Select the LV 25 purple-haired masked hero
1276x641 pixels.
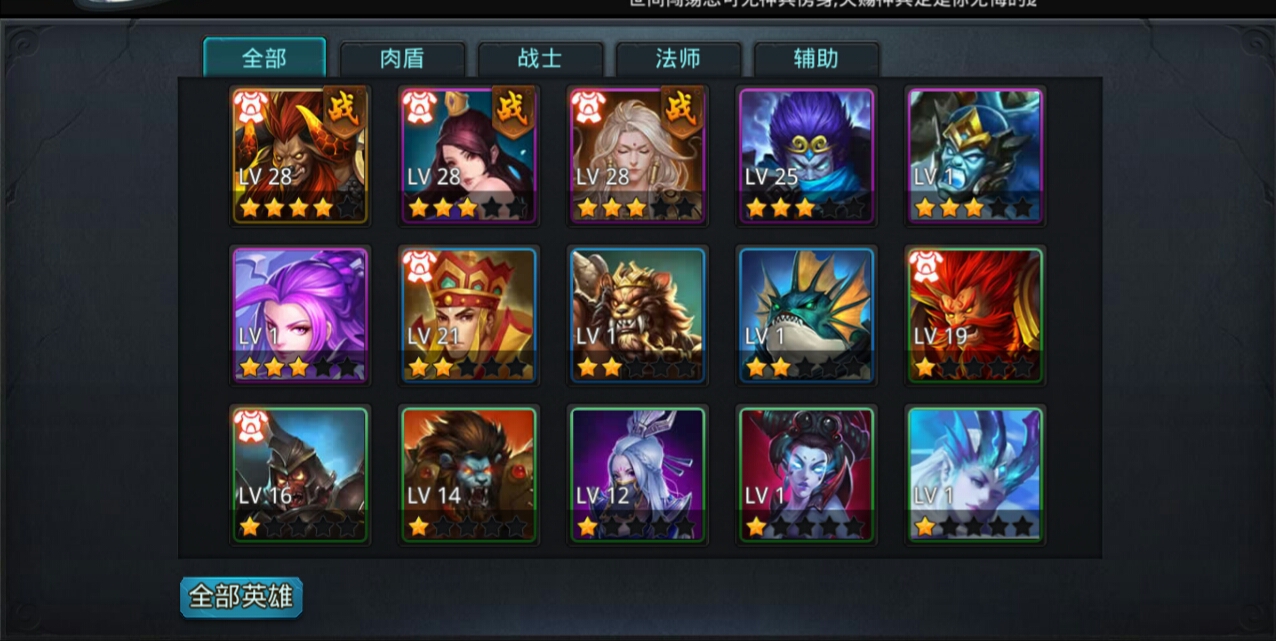pos(807,155)
